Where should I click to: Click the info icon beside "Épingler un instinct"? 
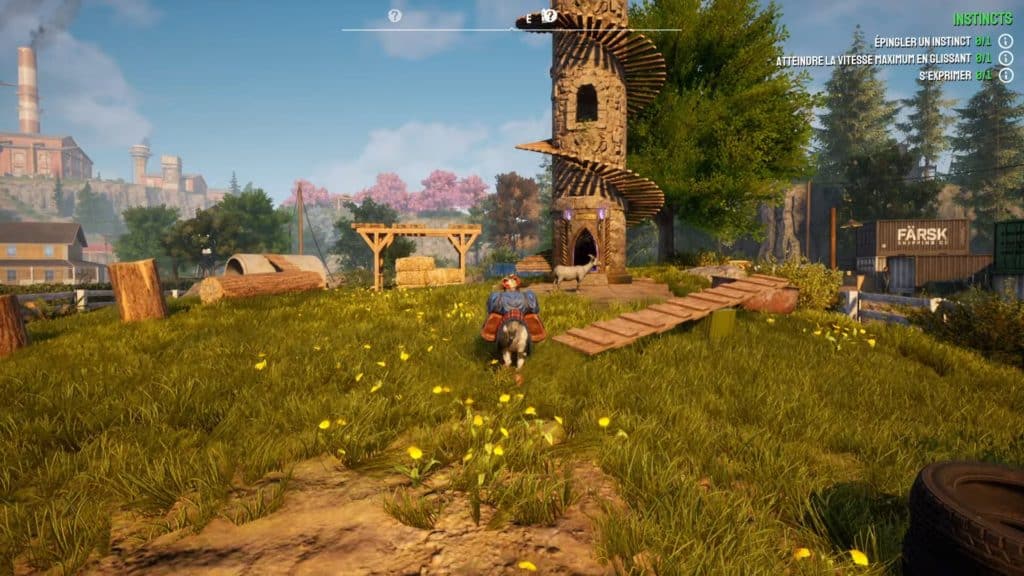point(1005,41)
